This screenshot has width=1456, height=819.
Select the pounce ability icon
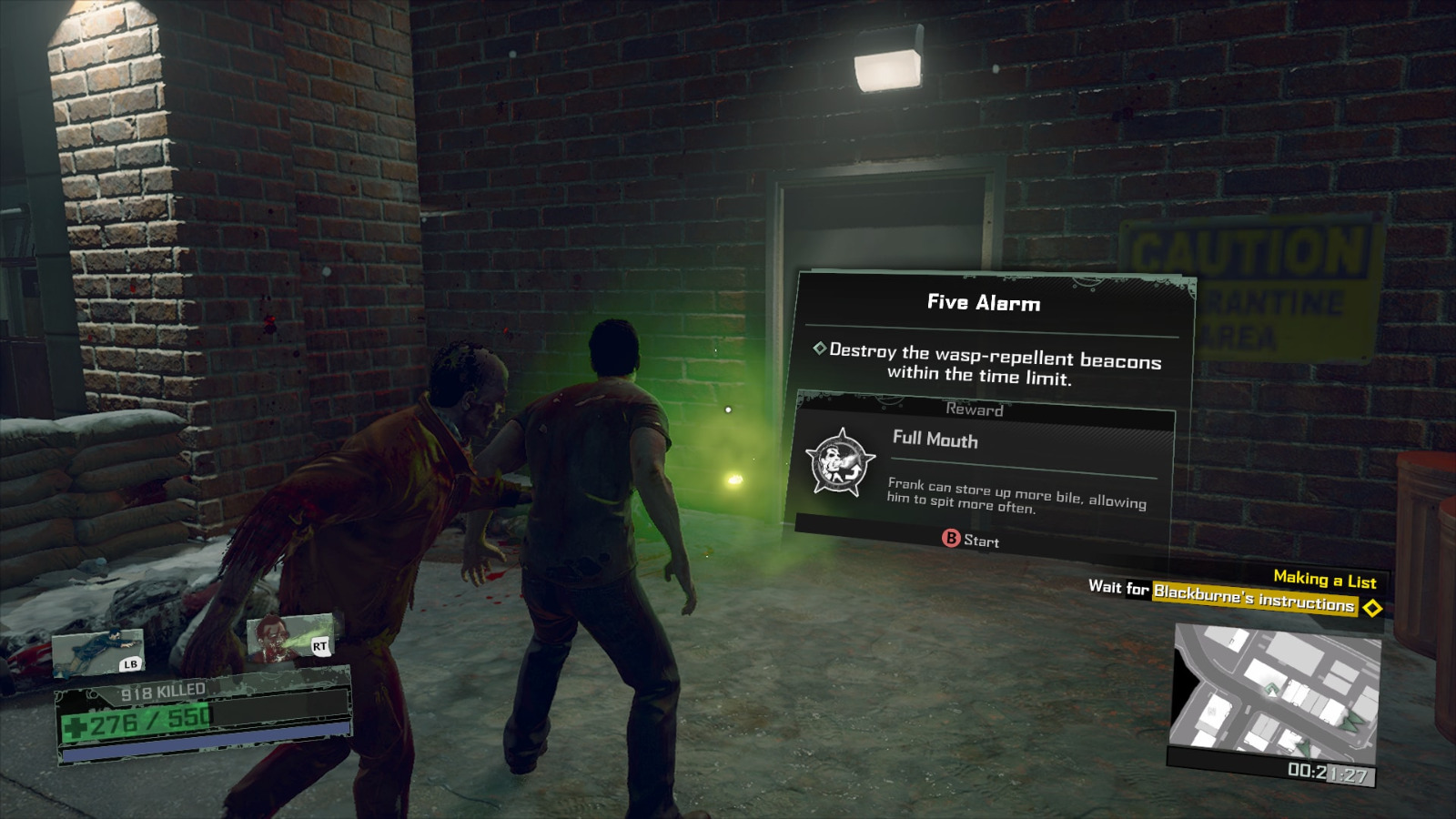tap(98, 653)
